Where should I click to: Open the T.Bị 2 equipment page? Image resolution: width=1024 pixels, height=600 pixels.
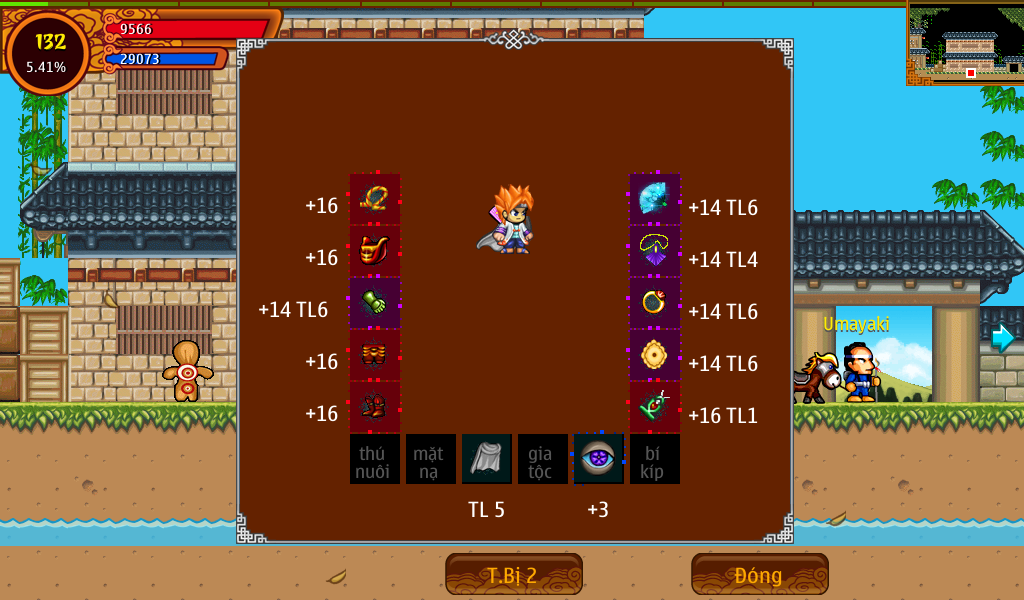tap(513, 574)
